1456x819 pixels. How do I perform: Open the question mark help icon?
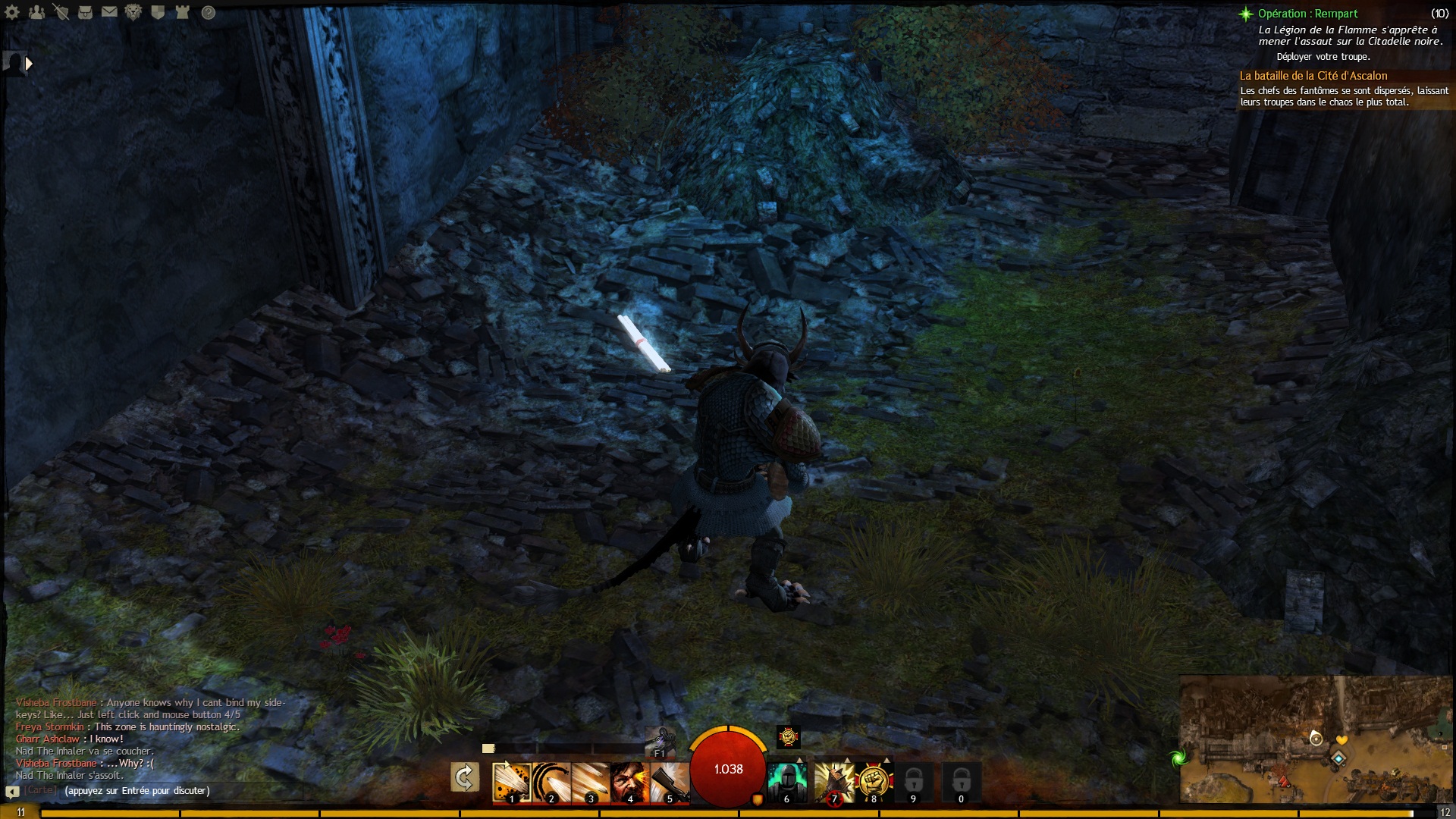[209, 12]
